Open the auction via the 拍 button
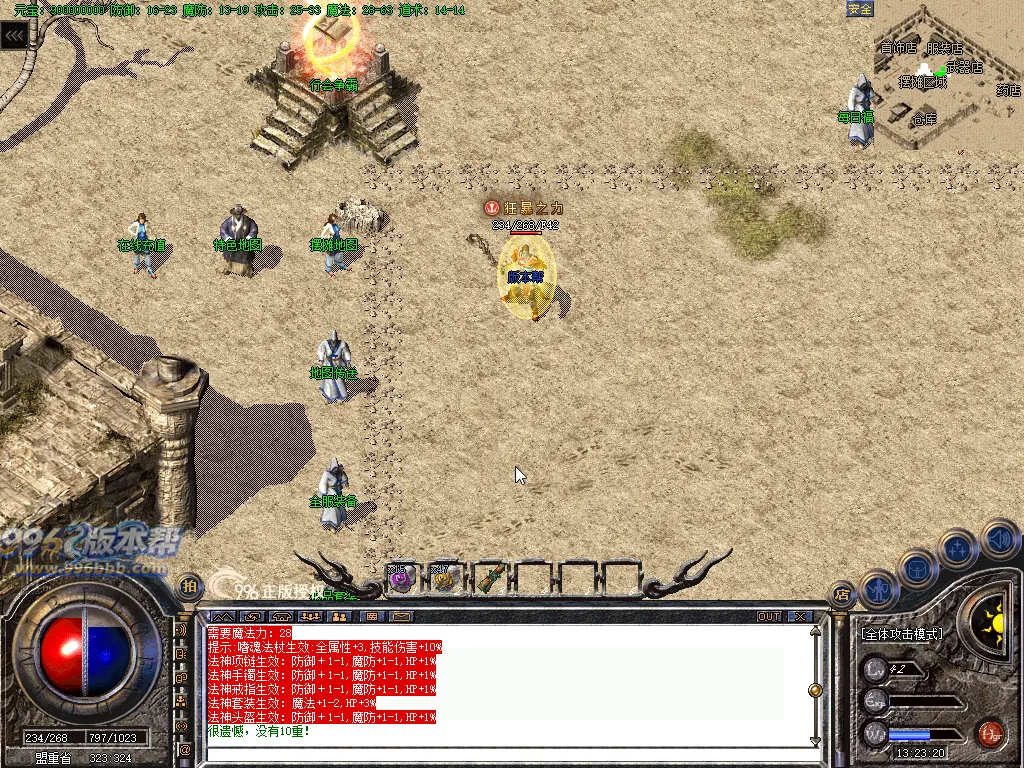The height and width of the screenshot is (768, 1024). click(x=187, y=586)
